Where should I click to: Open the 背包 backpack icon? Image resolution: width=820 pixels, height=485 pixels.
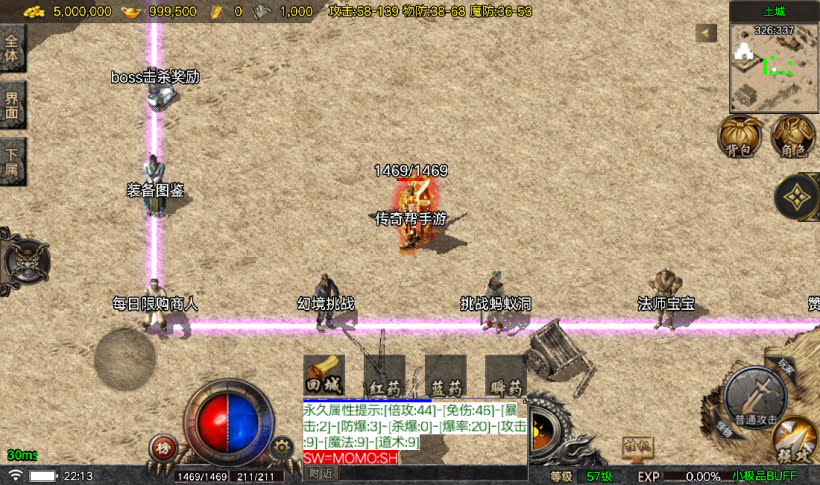(x=741, y=136)
